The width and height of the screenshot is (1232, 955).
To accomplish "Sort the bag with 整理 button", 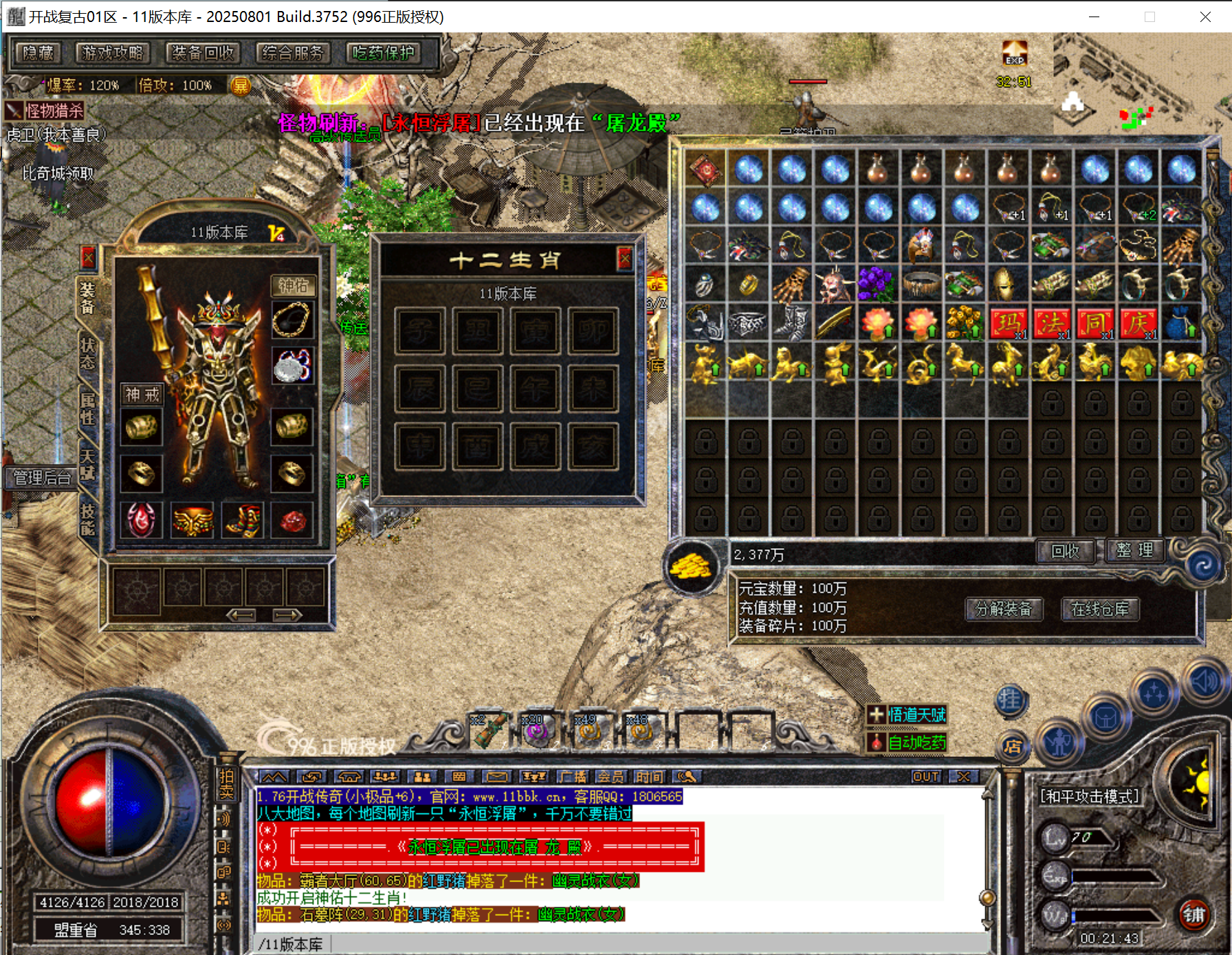I will (1135, 551).
